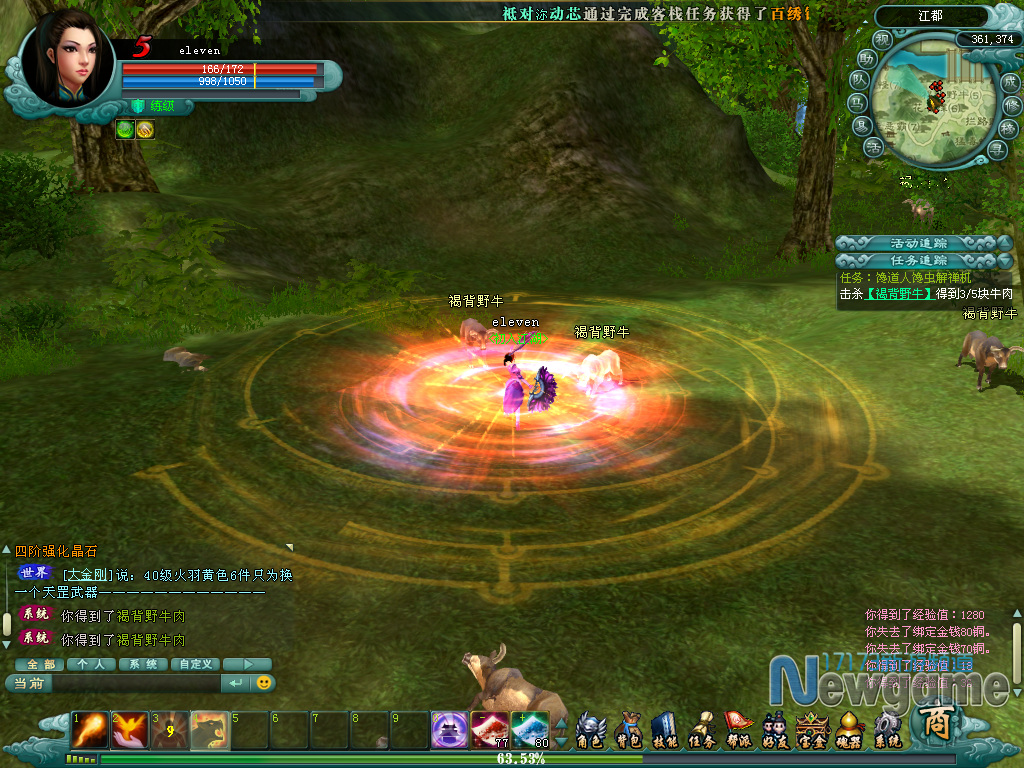This screenshot has width=1024, height=768.
Task: Use the blue potion with count 80
Action: pyautogui.click(x=530, y=730)
